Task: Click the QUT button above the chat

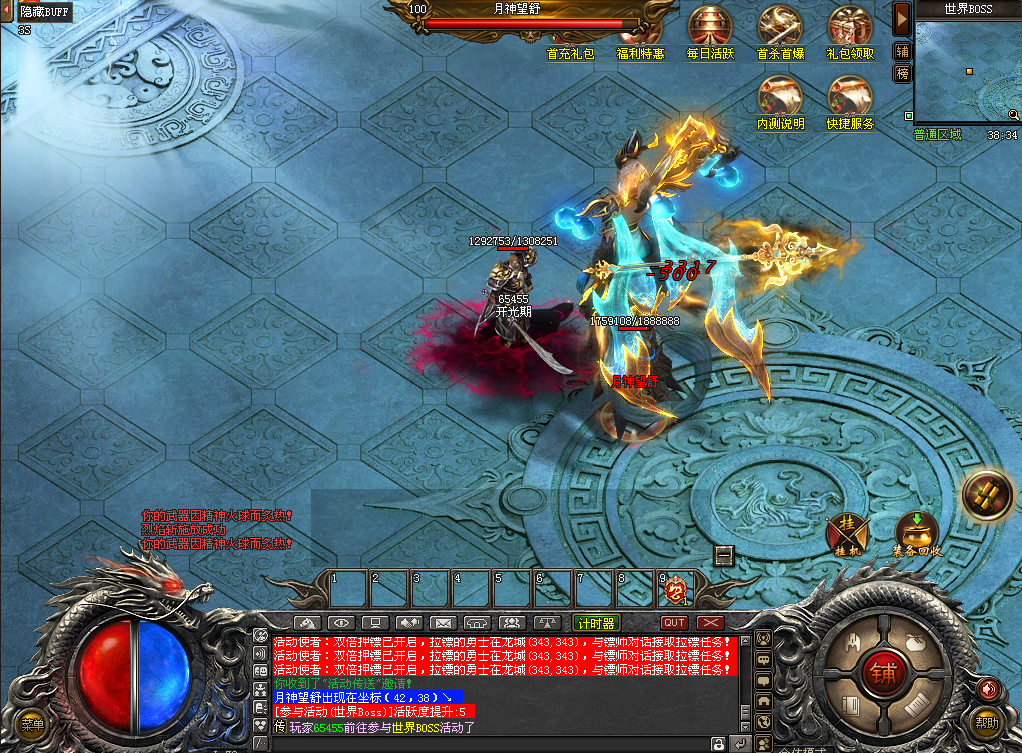Action: click(x=675, y=623)
